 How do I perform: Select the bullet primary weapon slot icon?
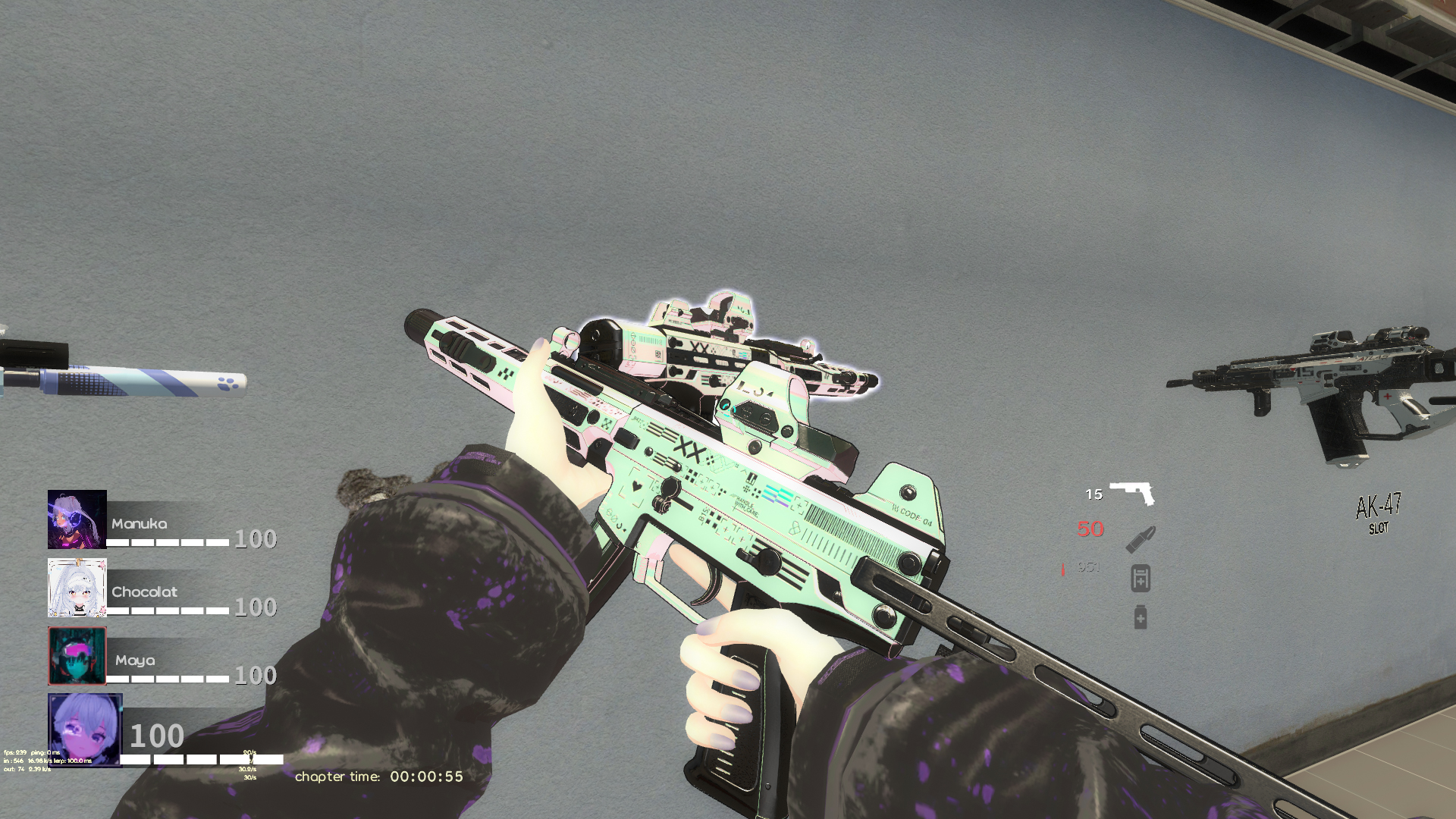[x=1141, y=538]
